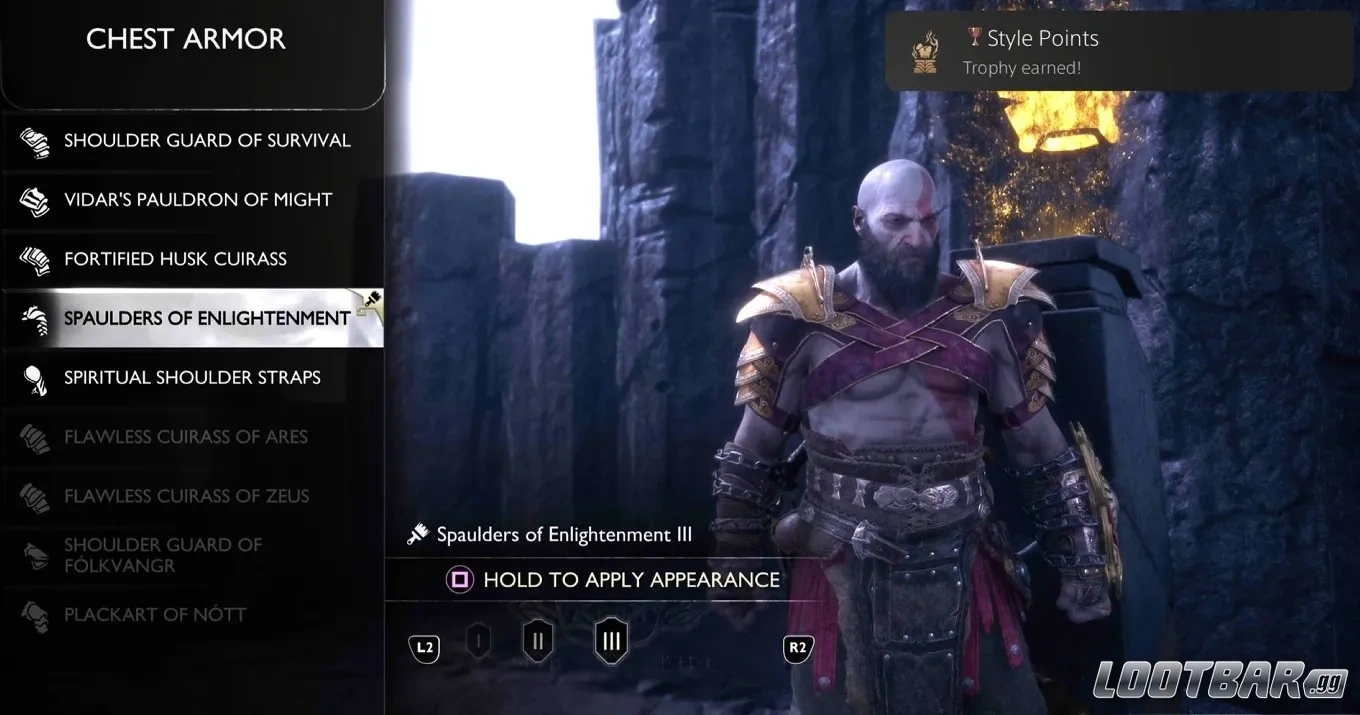Select appearance tier III shield
This screenshot has width=1360, height=715.
coord(610,640)
